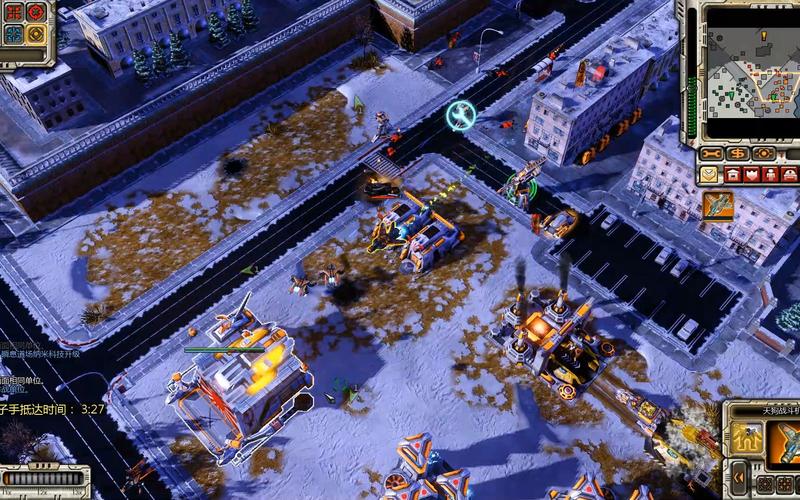Select the envelope tab under the minimap

(x=709, y=174)
